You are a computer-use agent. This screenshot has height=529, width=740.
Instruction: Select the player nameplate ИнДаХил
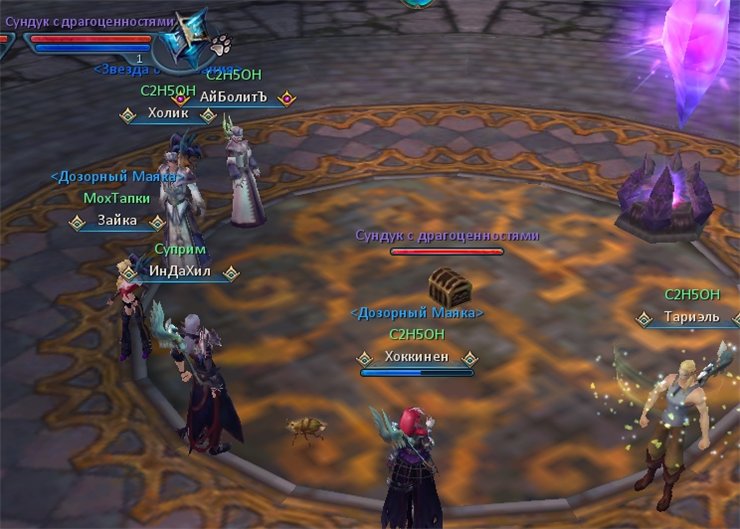180,272
